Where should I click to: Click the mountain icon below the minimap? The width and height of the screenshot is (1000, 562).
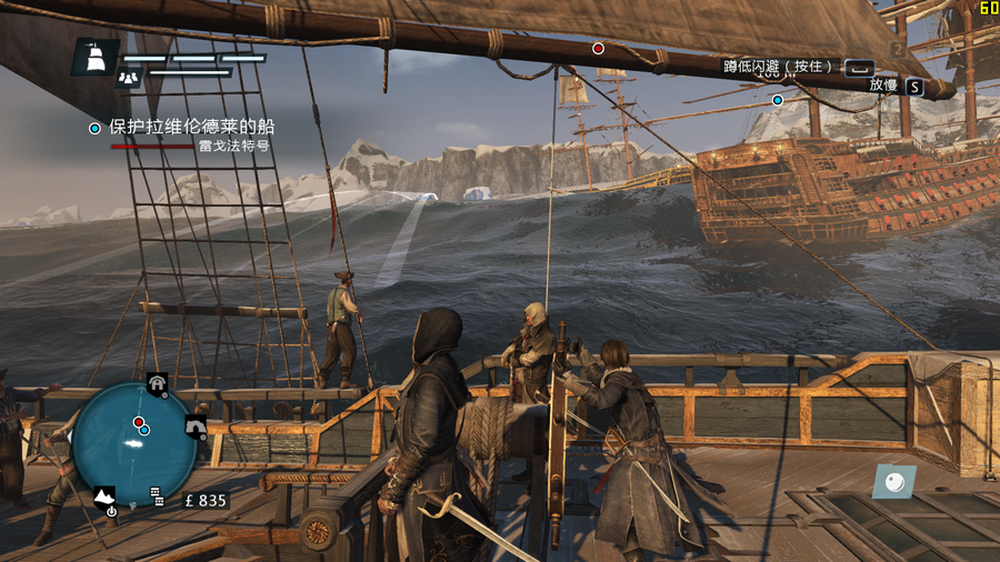pyautogui.click(x=105, y=494)
